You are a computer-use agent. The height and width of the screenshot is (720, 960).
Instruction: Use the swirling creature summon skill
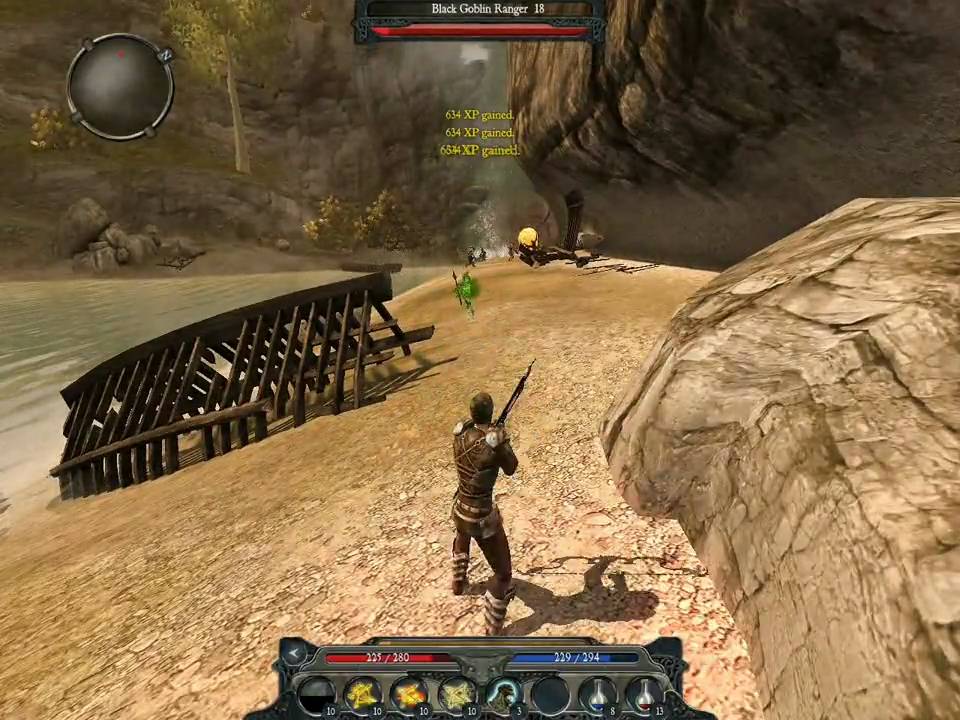click(503, 693)
